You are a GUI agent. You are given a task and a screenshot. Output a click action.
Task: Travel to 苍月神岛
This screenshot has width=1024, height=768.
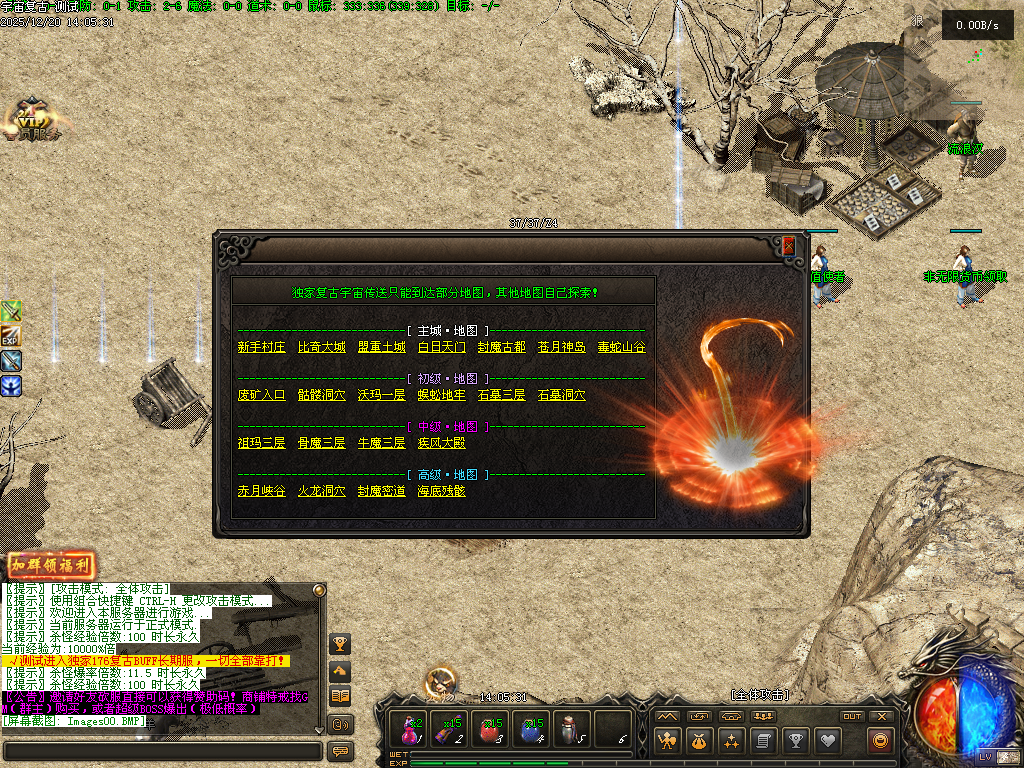click(x=561, y=348)
